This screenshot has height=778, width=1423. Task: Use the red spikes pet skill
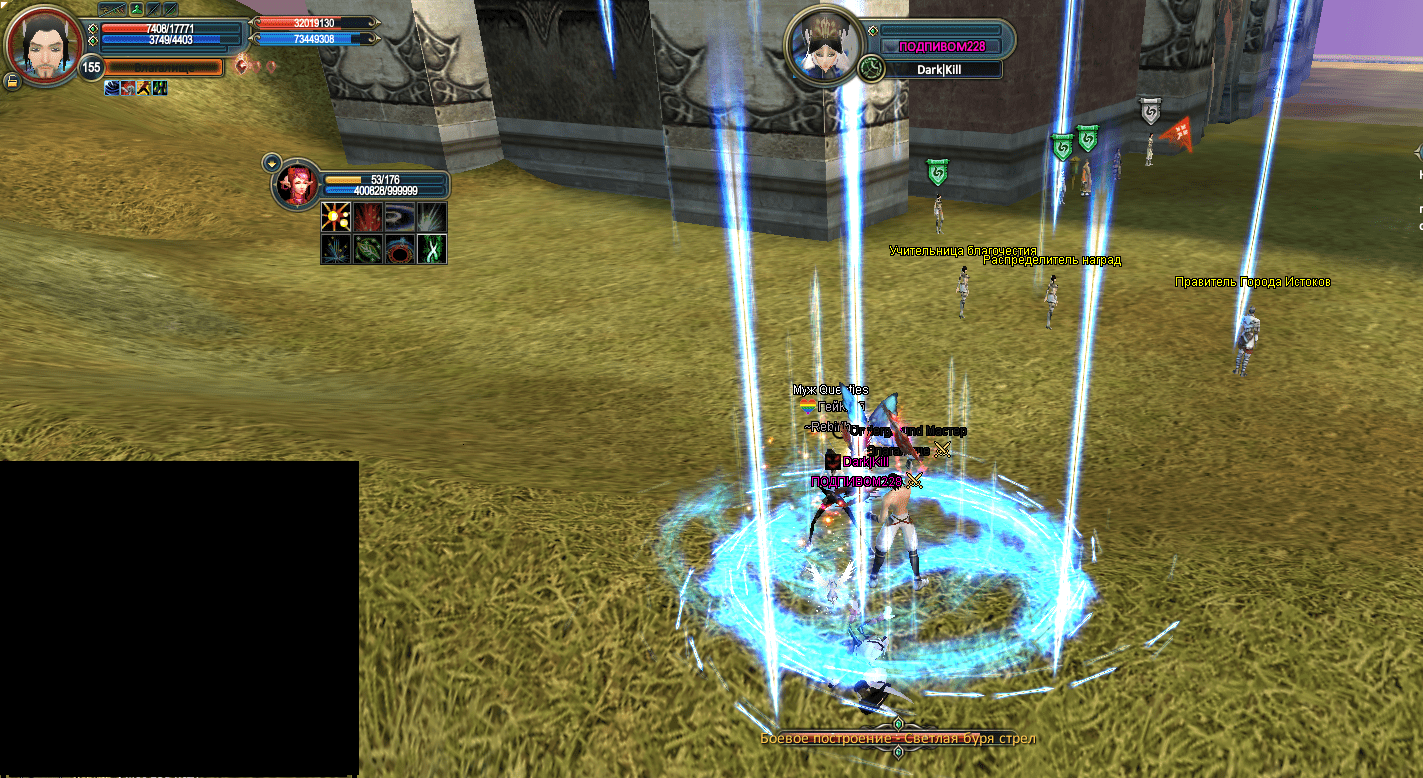[x=368, y=218]
